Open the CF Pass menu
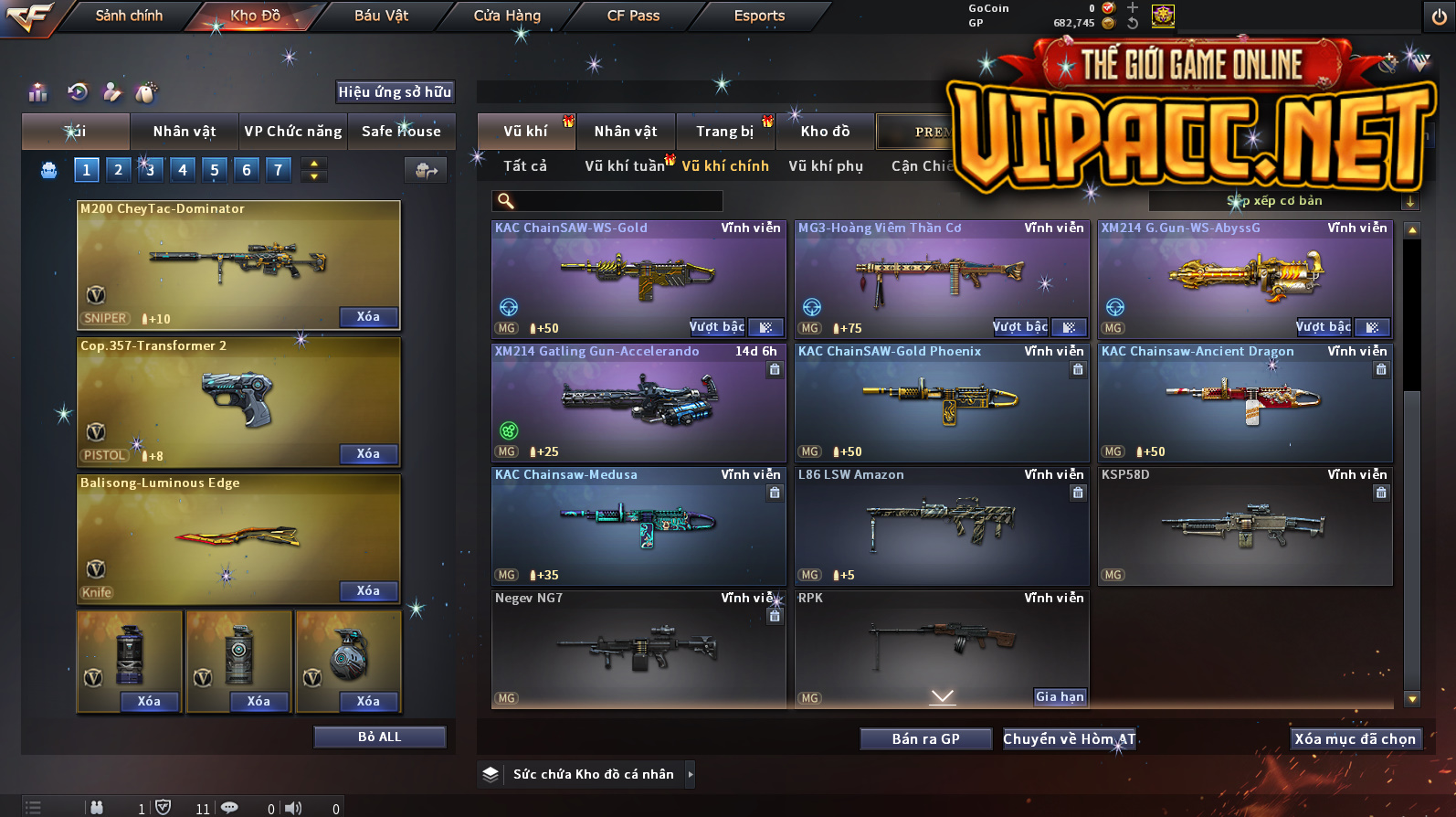 (633, 16)
